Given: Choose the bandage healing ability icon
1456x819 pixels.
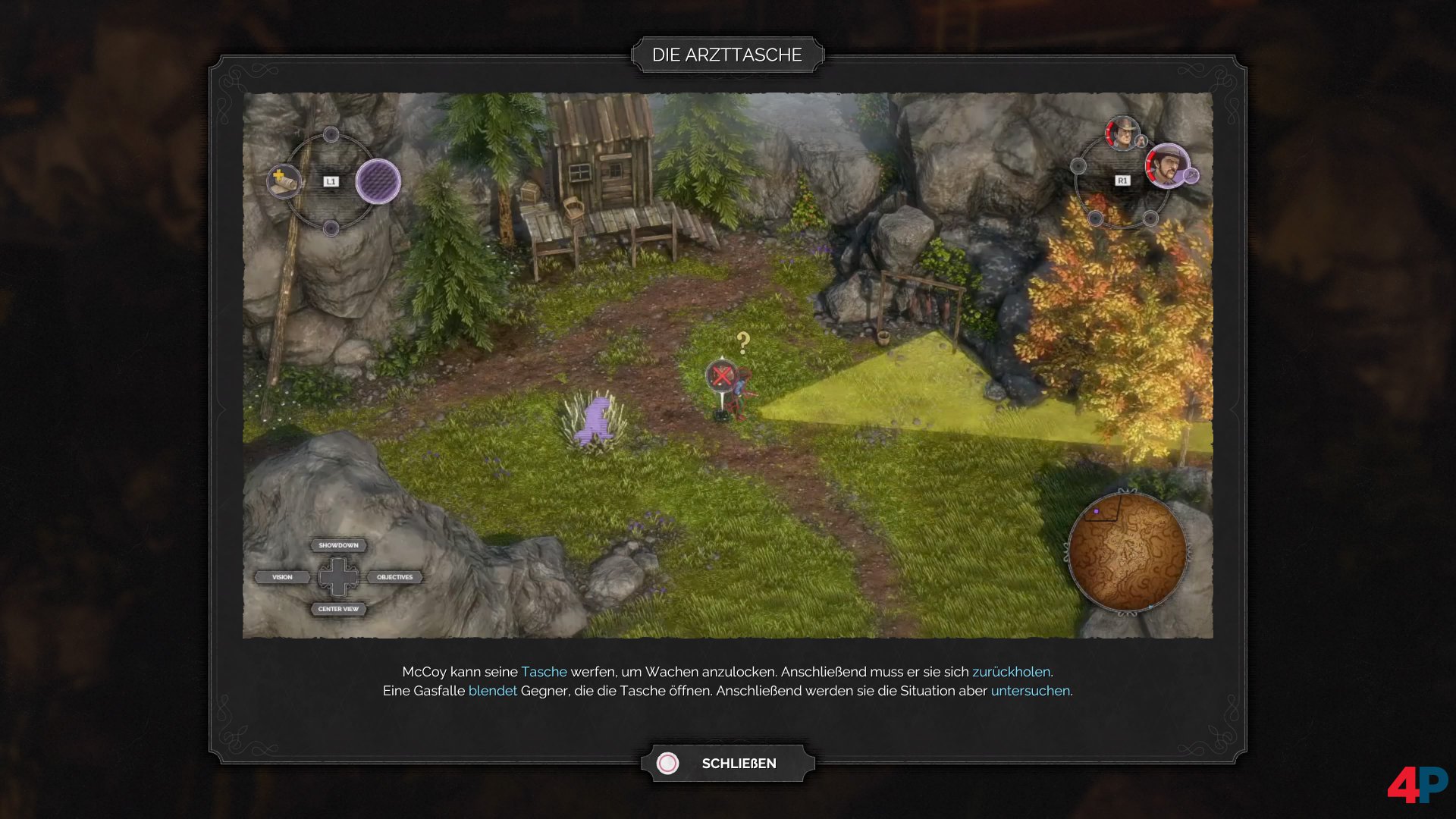Looking at the screenshot, I should [x=284, y=181].
